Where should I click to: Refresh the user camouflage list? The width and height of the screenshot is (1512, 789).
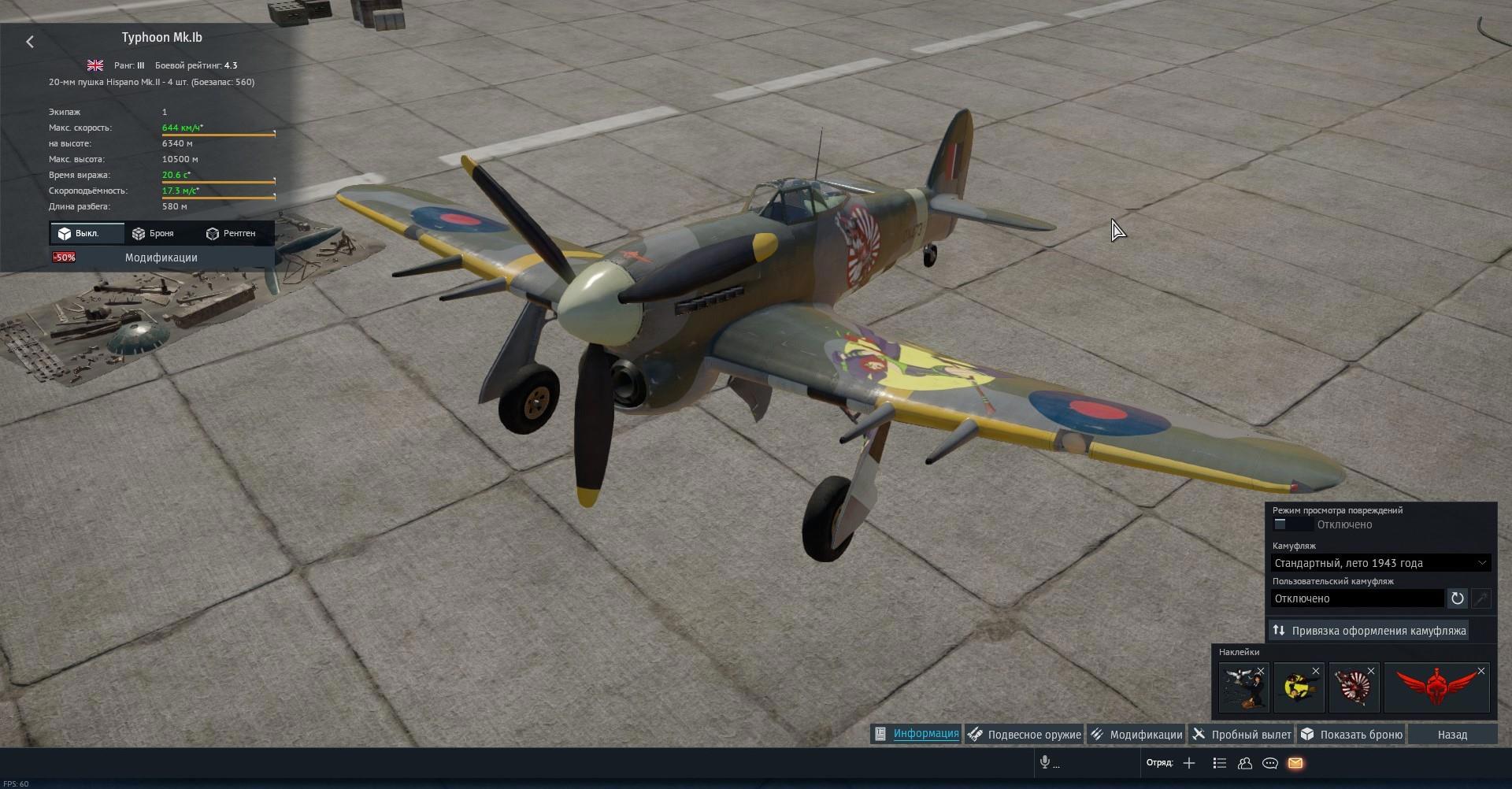pyautogui.click(x=1457, y=598)
